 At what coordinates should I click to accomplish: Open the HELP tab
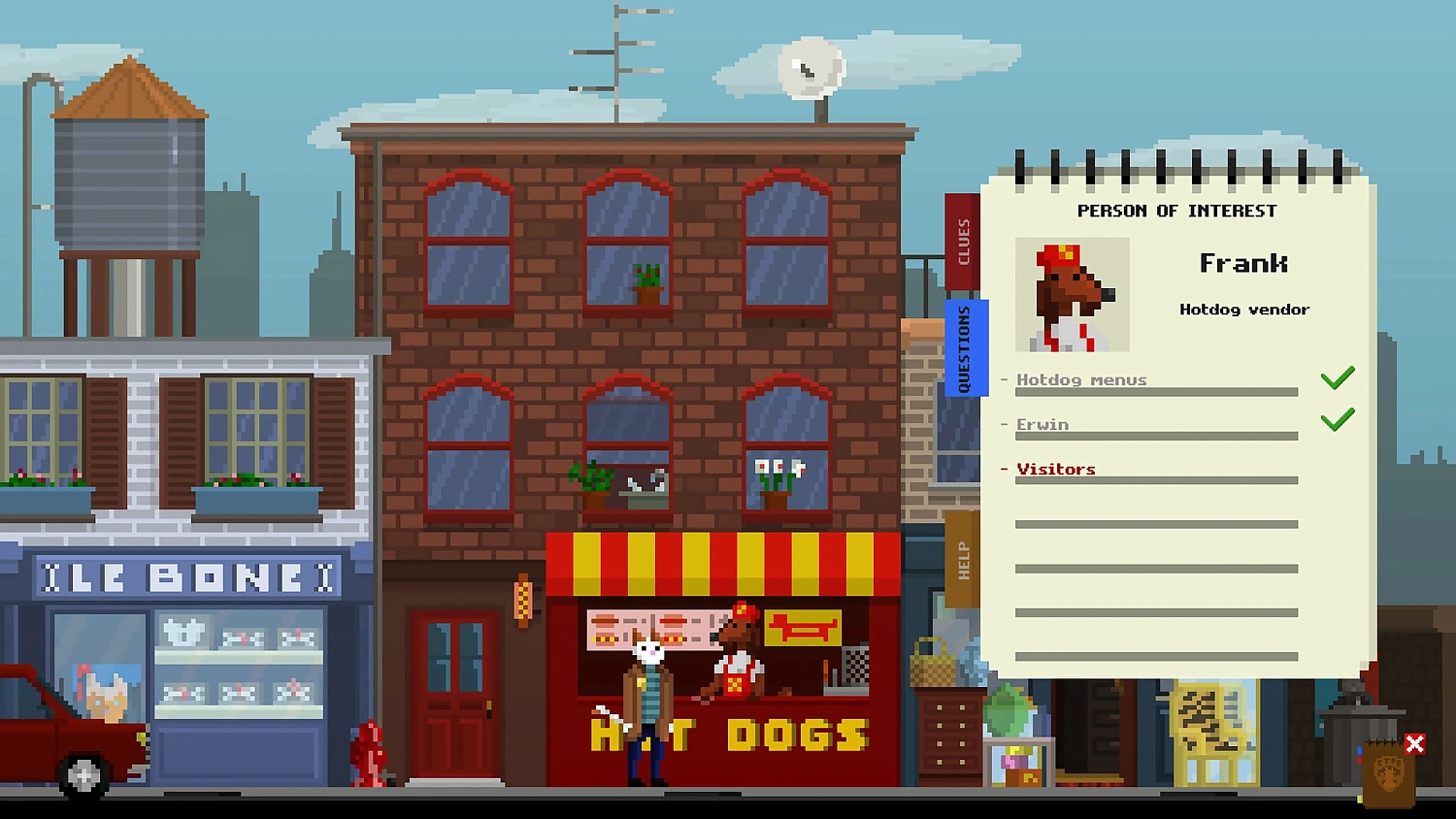tap(964, 561)
